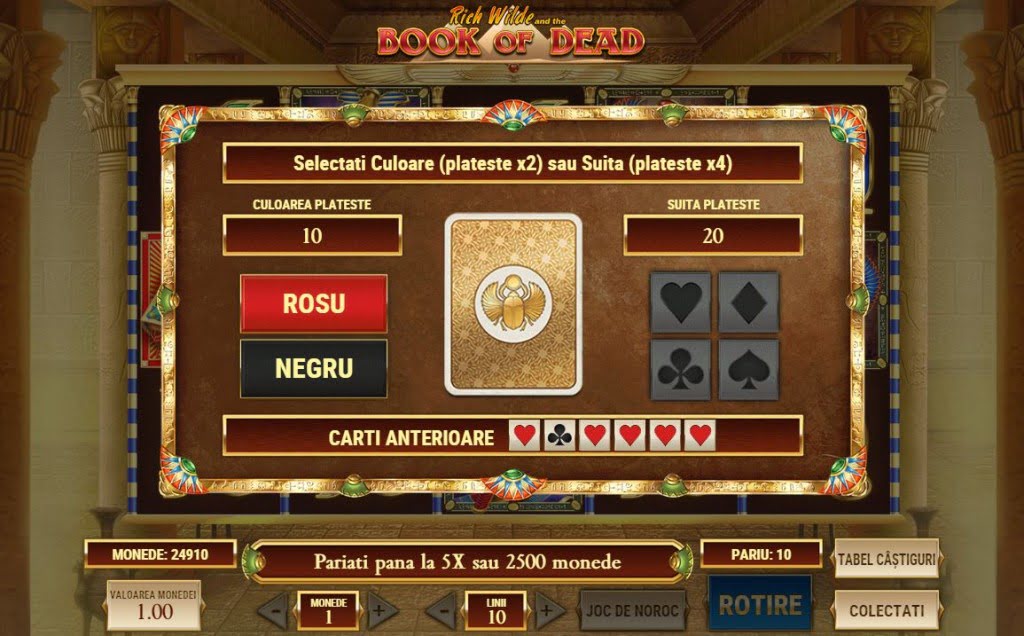Pick the spades suit tile
Viewport: 1024px width, 636px height.
click(x=749, y=369)
